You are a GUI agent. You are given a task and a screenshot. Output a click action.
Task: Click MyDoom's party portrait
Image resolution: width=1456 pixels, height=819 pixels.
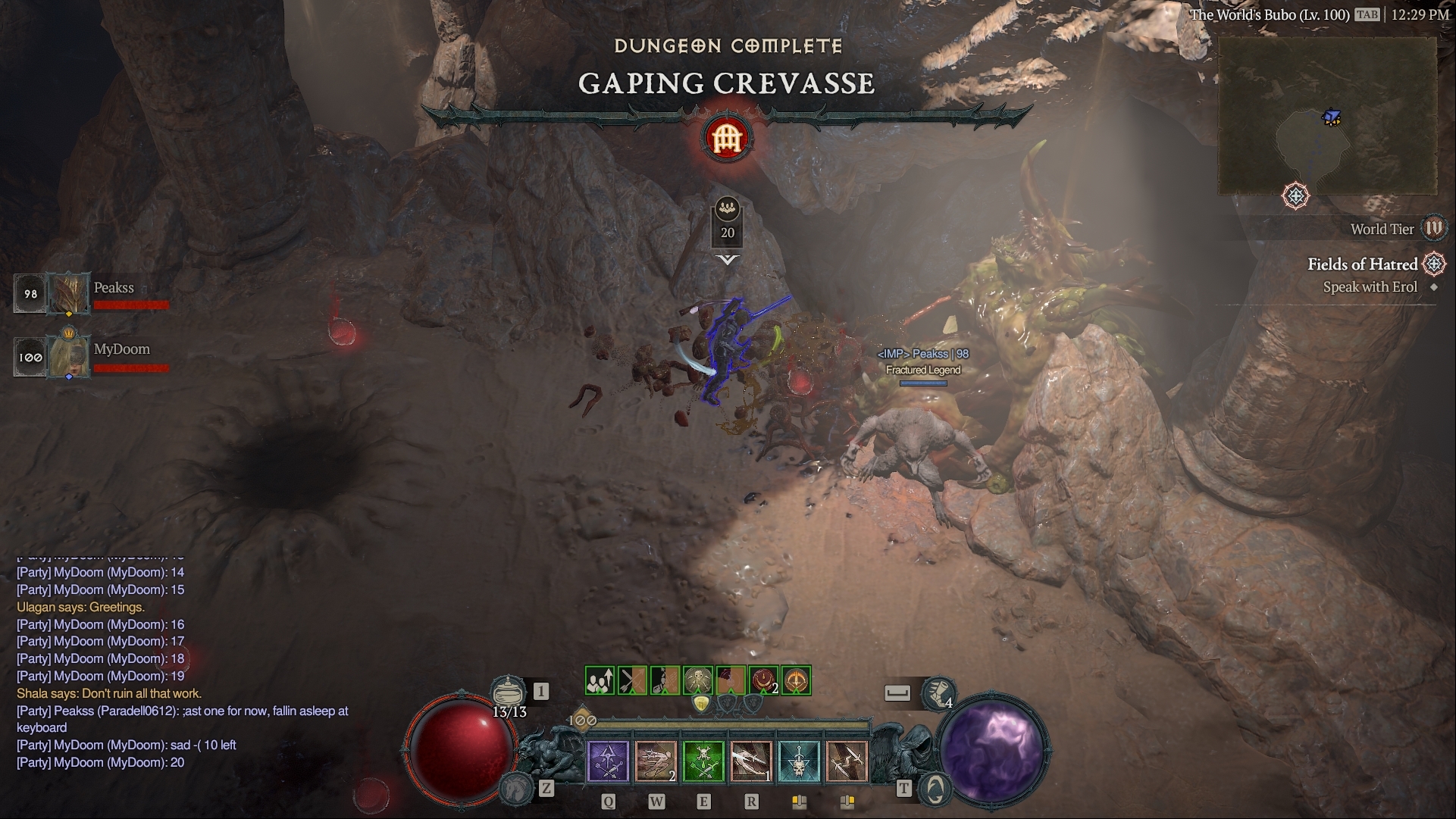(69, 356)
